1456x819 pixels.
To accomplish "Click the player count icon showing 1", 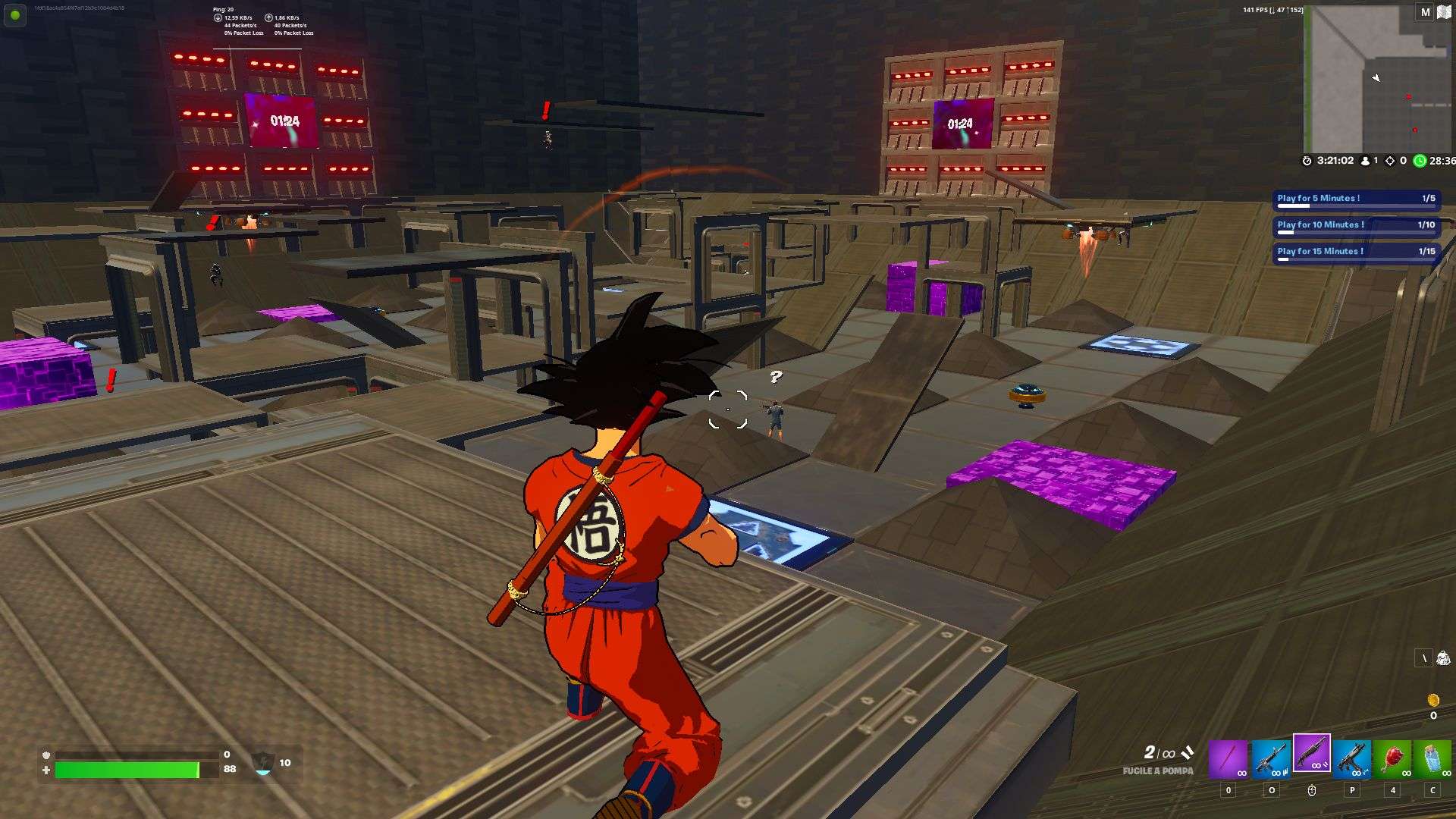I will tap(1366, 161).
